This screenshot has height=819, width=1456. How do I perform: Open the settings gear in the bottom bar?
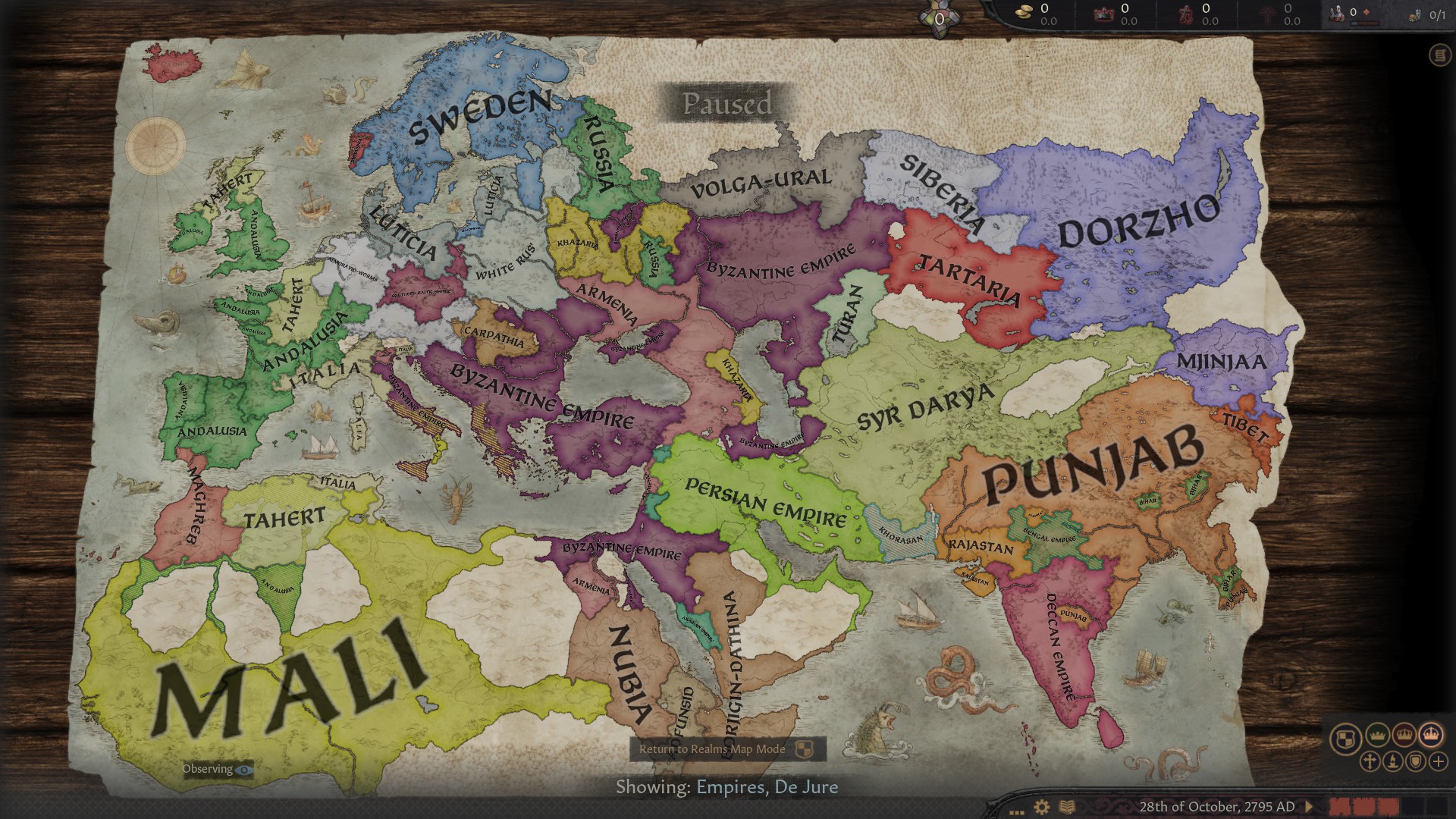click(1040, 807)
